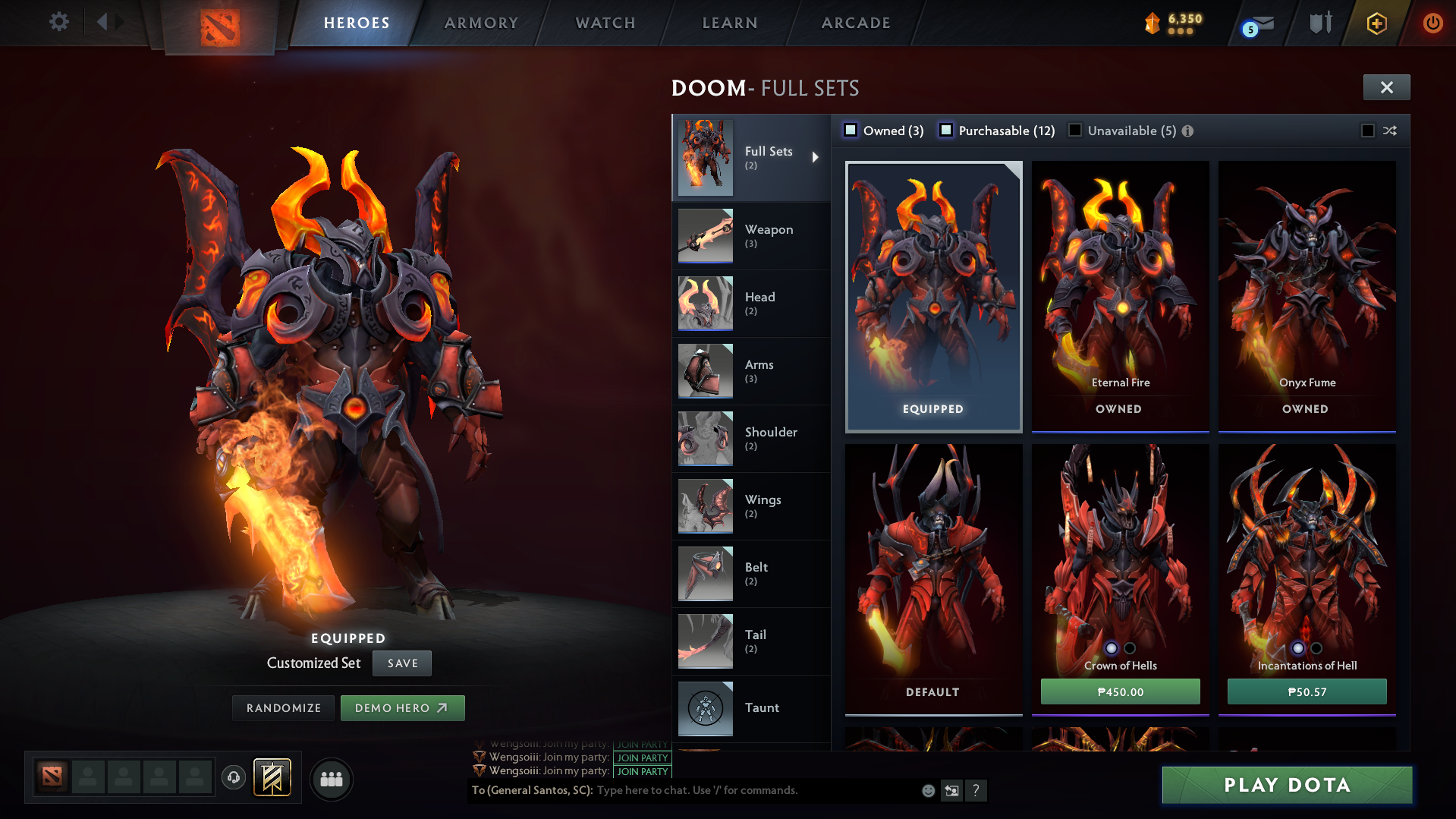
Task: Open the Dota Plus hexagon icon
Action: [x=1376, y=23]
